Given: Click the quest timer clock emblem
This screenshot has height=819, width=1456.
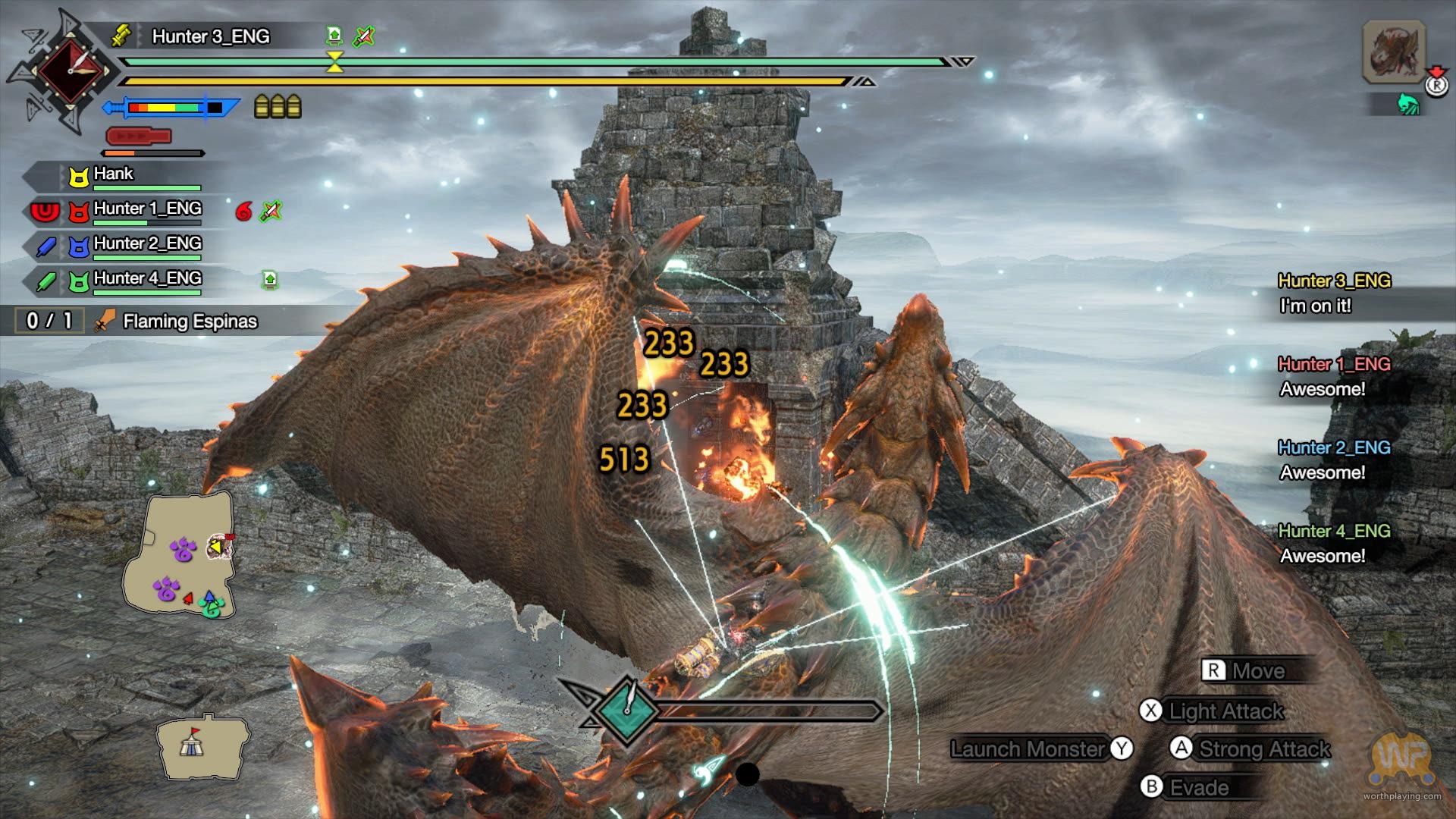Looking at the screenshot, I should (x=70, y=71).
